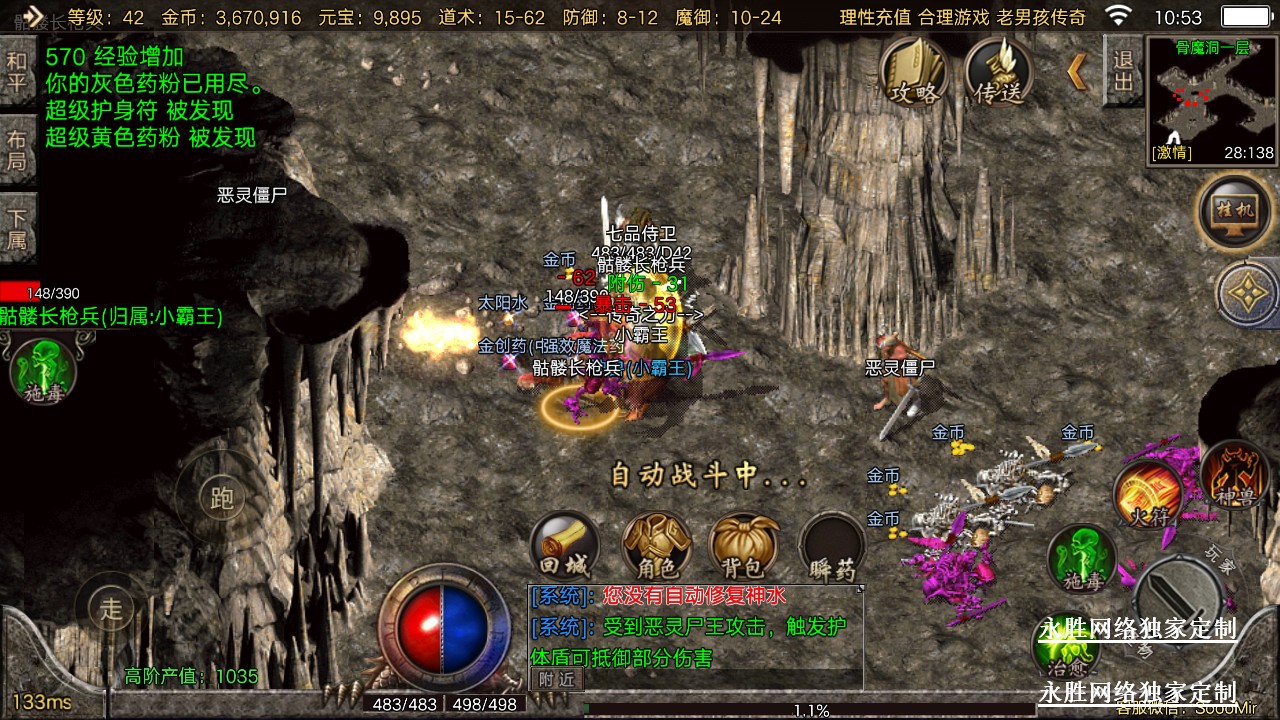
Task: Open the 下属 subordinates tab
Action: (x=17, y=229)
